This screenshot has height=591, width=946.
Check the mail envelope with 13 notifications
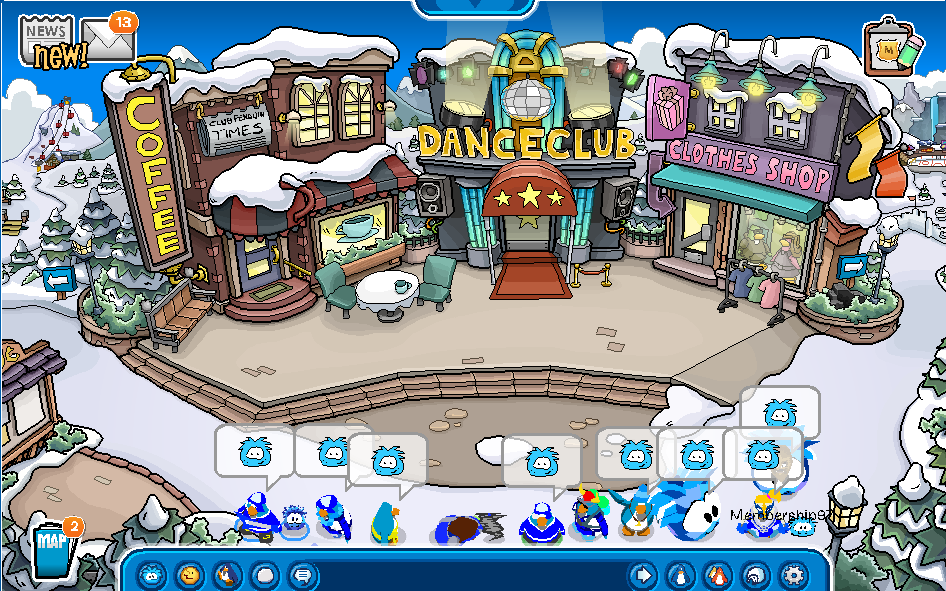click(109, 40)
